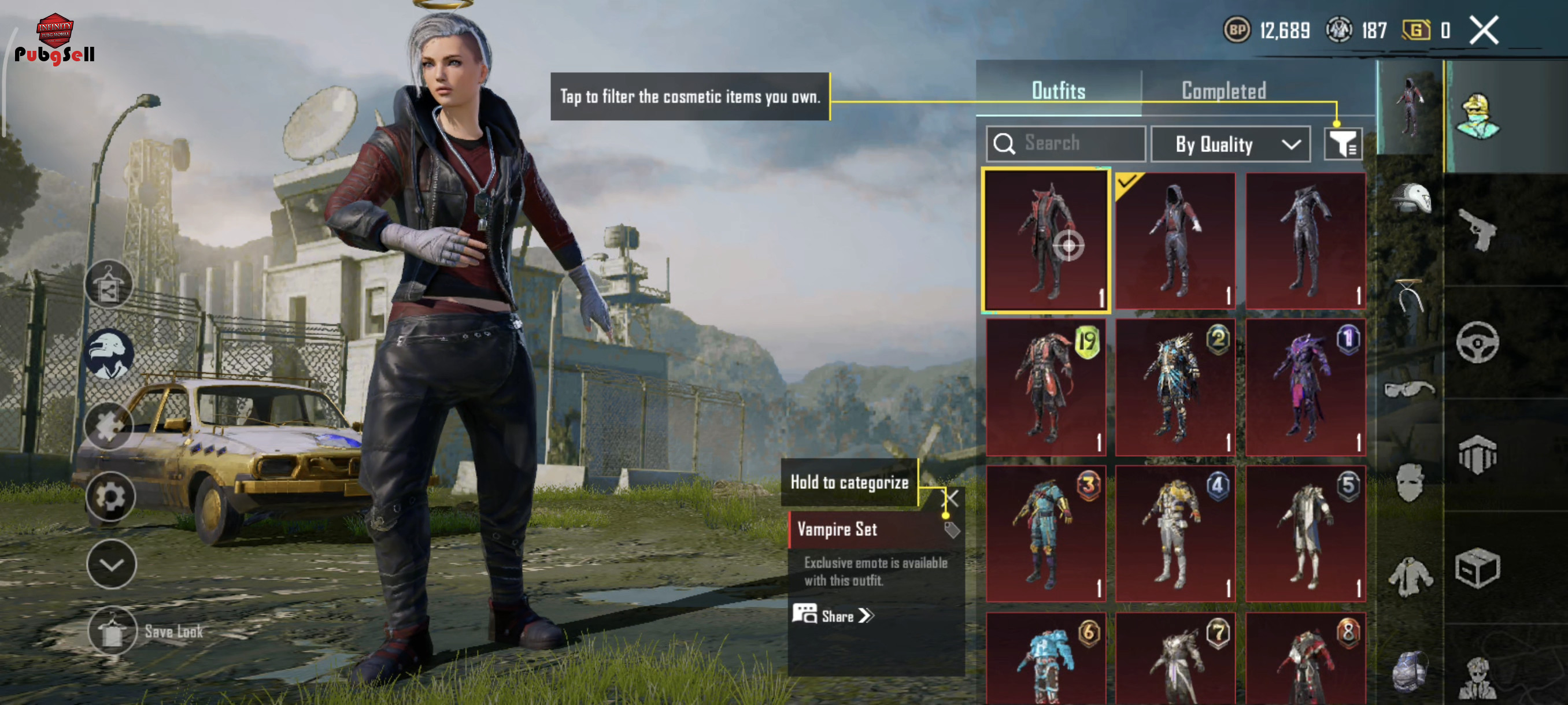Save the current look
Image resolution: width=1568 pixels, height=705 pixels.
click(x=113, y=632)
